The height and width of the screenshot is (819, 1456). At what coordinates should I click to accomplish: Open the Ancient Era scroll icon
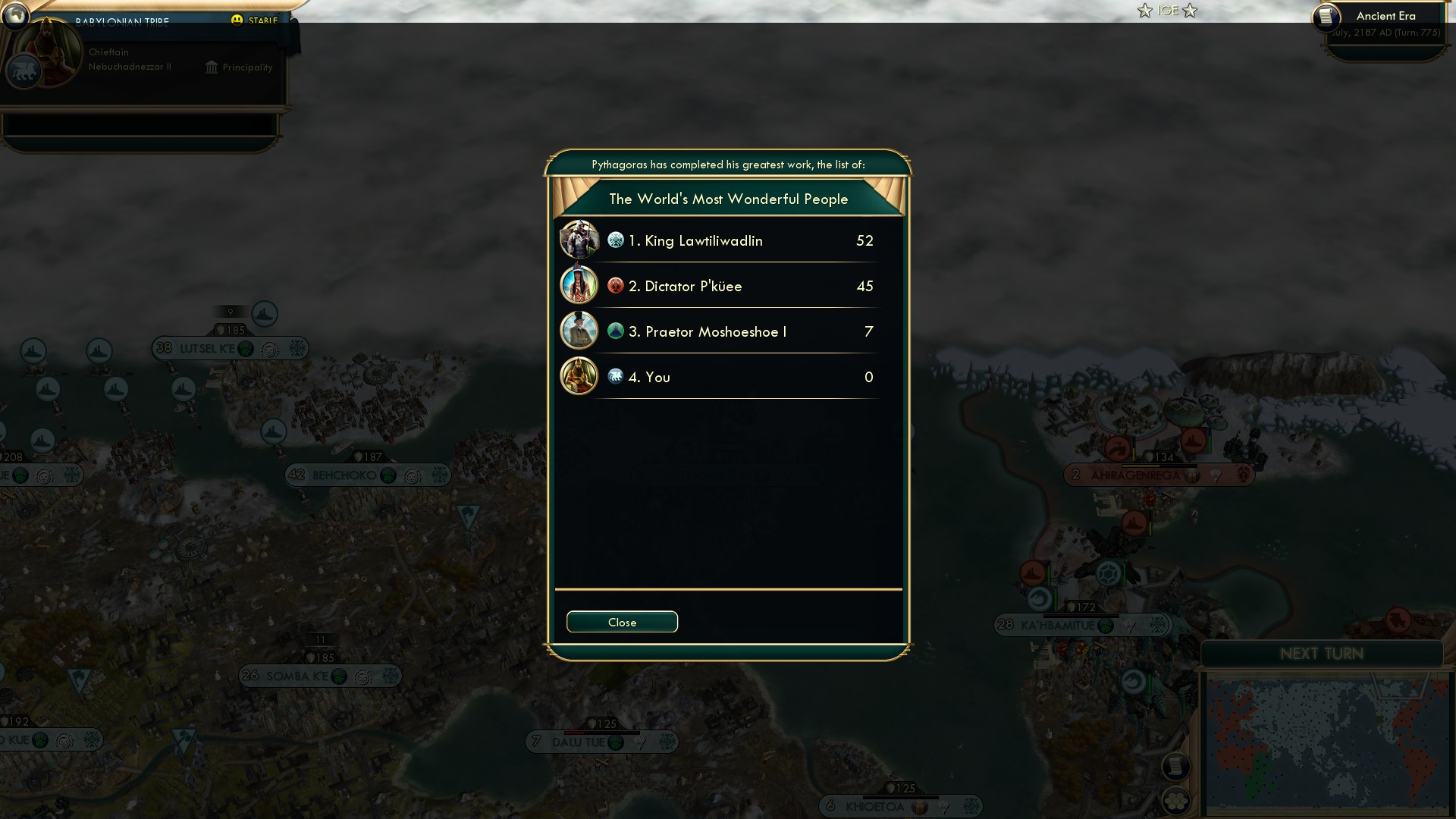tap(1328, 17)
